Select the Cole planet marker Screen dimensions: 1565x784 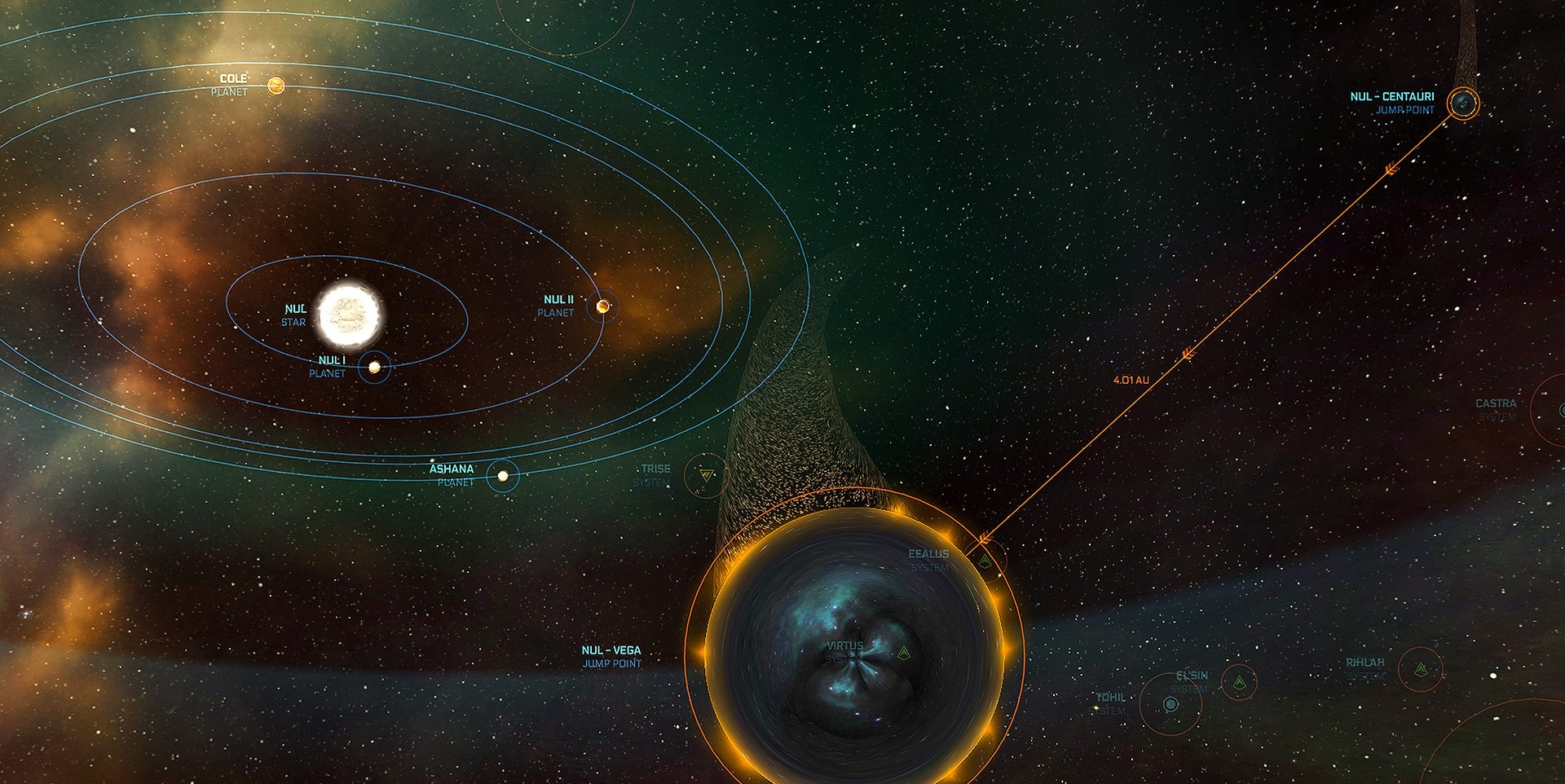pyautogui.click(x=276, y=86)
